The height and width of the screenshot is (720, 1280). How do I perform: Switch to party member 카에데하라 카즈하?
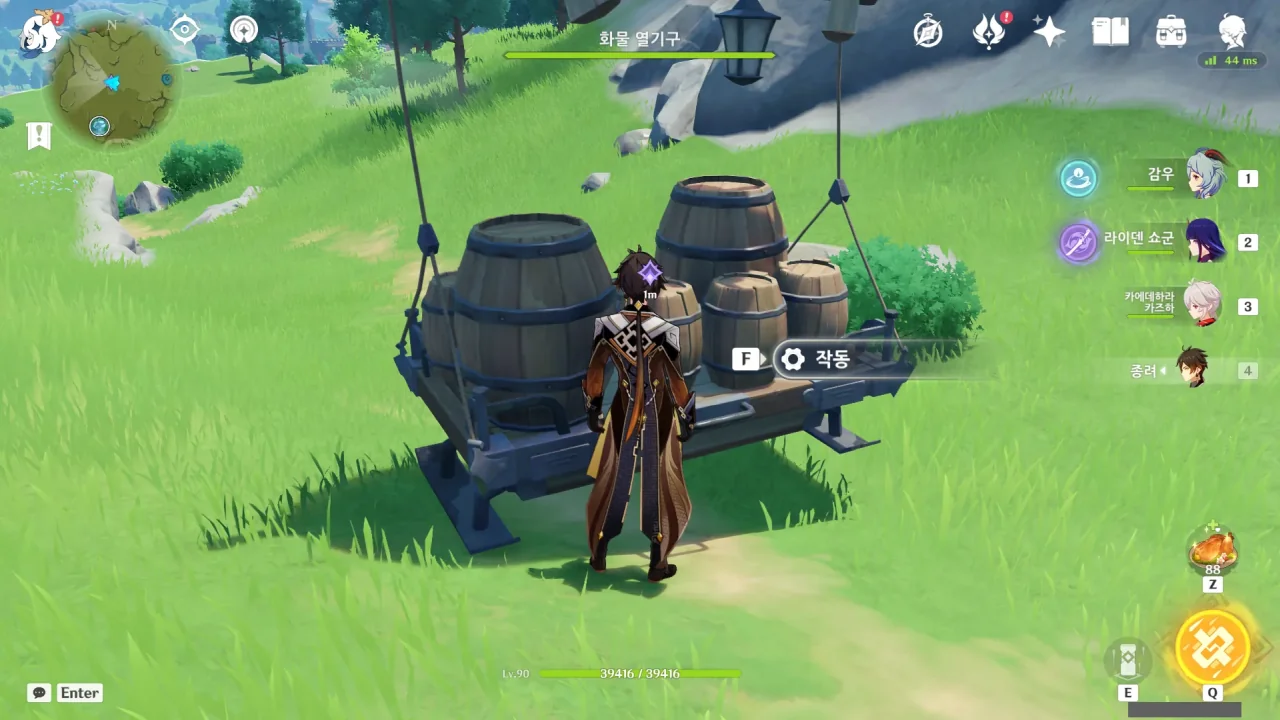1202,305
